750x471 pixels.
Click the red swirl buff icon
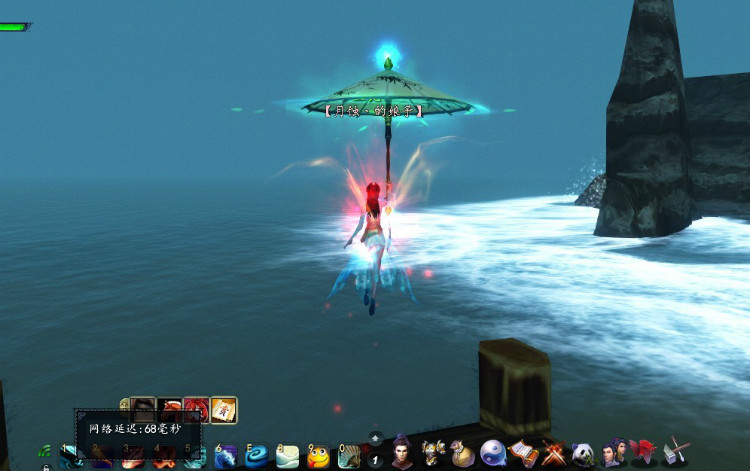tap(196, 410)
